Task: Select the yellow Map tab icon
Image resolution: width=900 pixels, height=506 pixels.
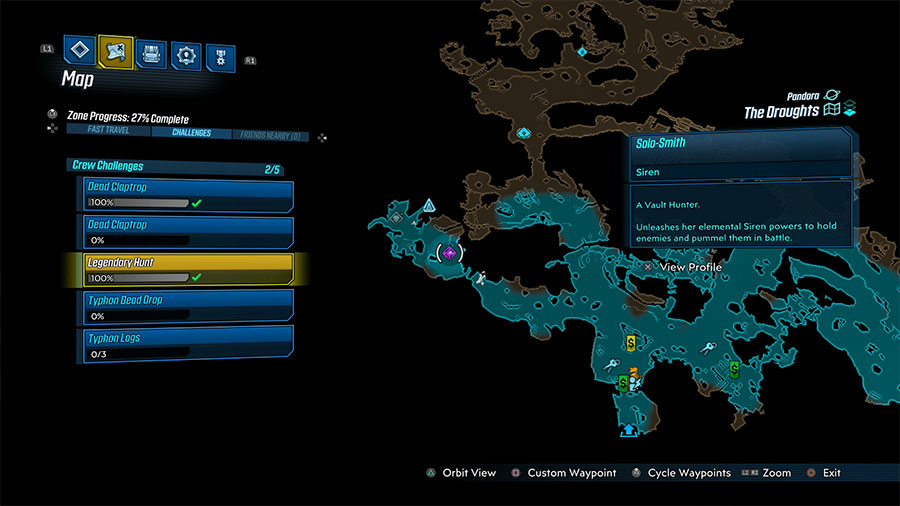Action: pyautogui.click(x=116, y=52)
